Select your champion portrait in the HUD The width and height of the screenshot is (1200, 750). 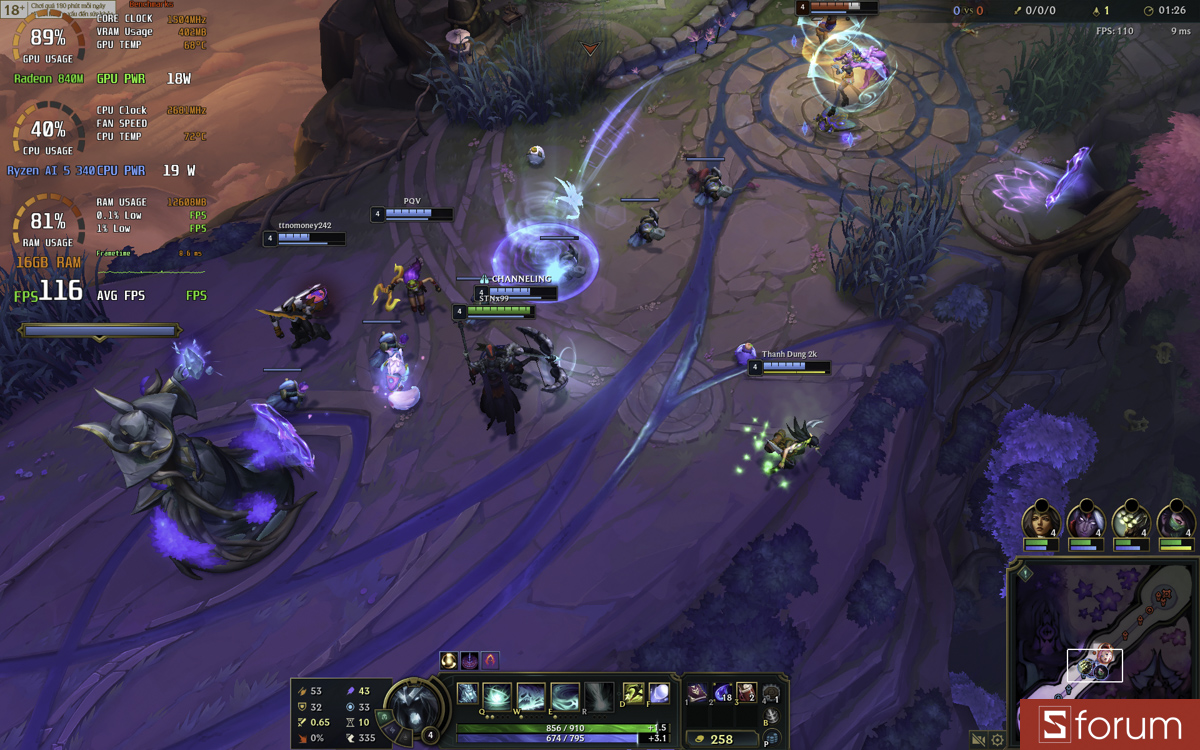coord(412,705)
